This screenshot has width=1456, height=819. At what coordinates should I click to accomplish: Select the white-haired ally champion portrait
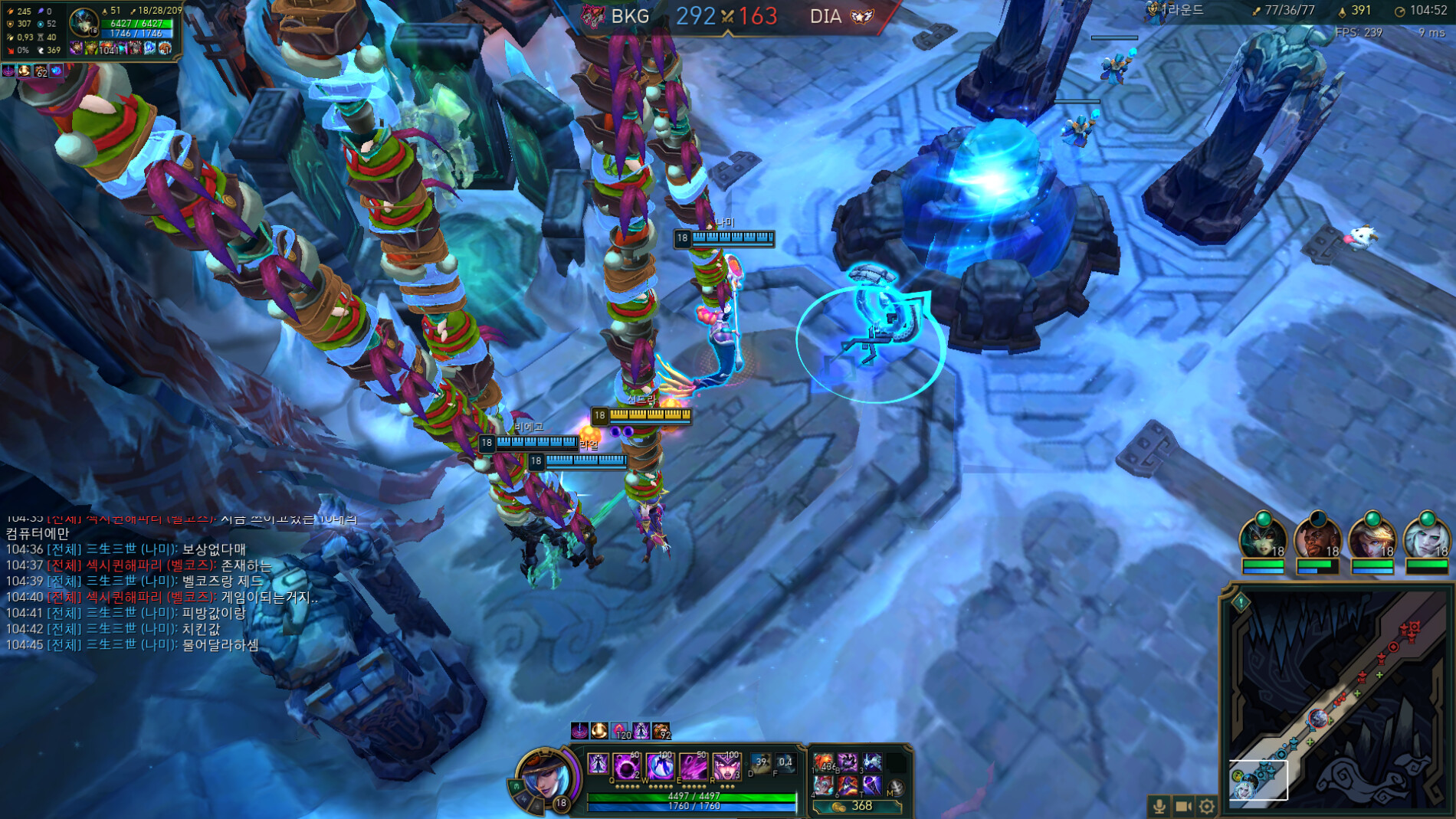[1426, 538]
